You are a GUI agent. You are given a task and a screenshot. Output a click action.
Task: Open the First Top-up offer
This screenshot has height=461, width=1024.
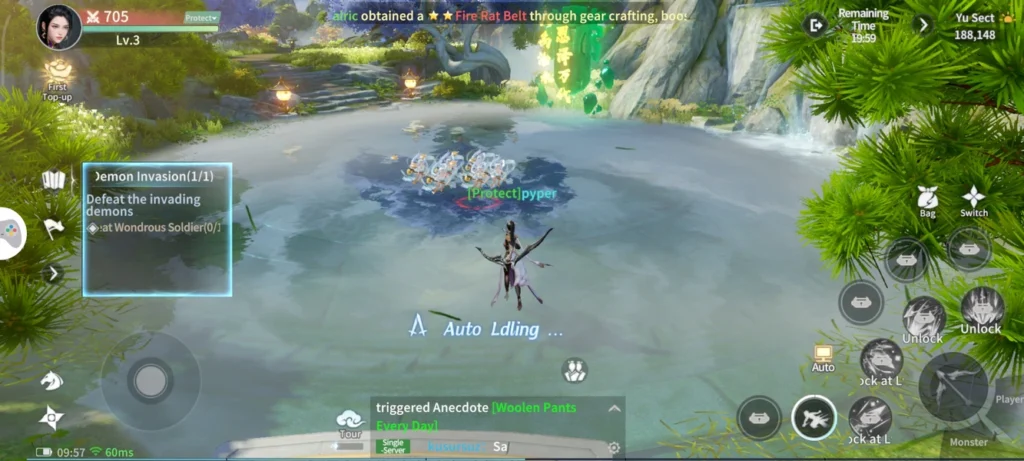pyautogui.click(x=58, y=75)
